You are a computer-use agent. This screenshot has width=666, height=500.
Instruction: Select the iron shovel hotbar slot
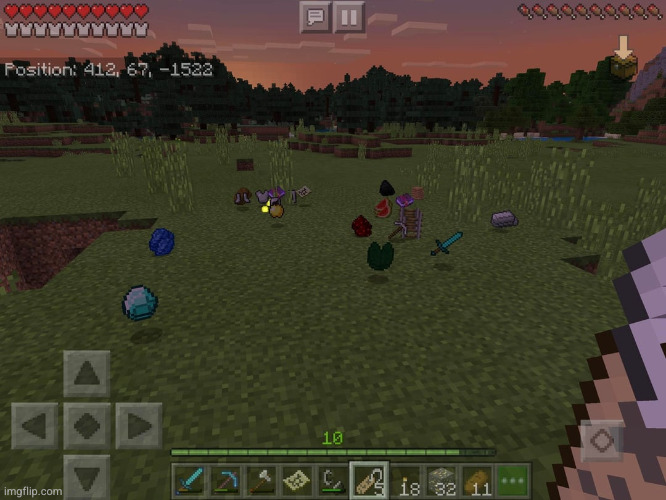coord(263,481)
